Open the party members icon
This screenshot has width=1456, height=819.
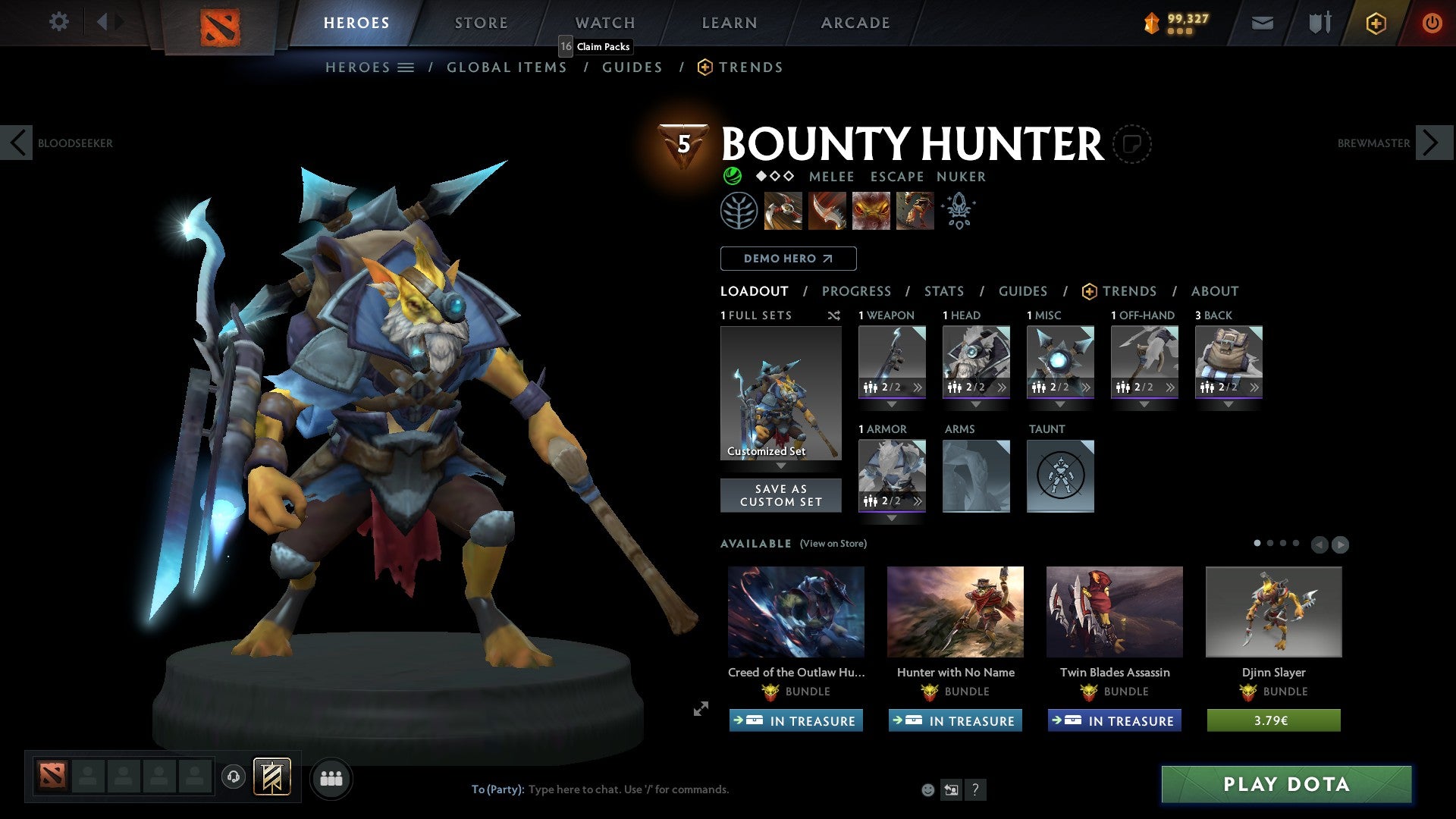pos(331,778)
